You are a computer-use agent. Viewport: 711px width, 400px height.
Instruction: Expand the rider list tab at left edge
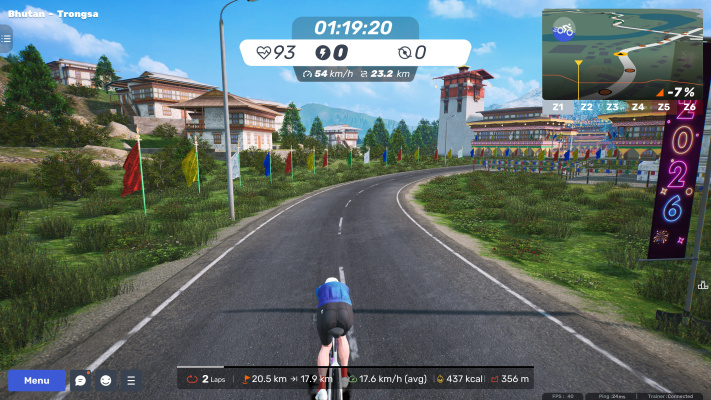(5, 39)
